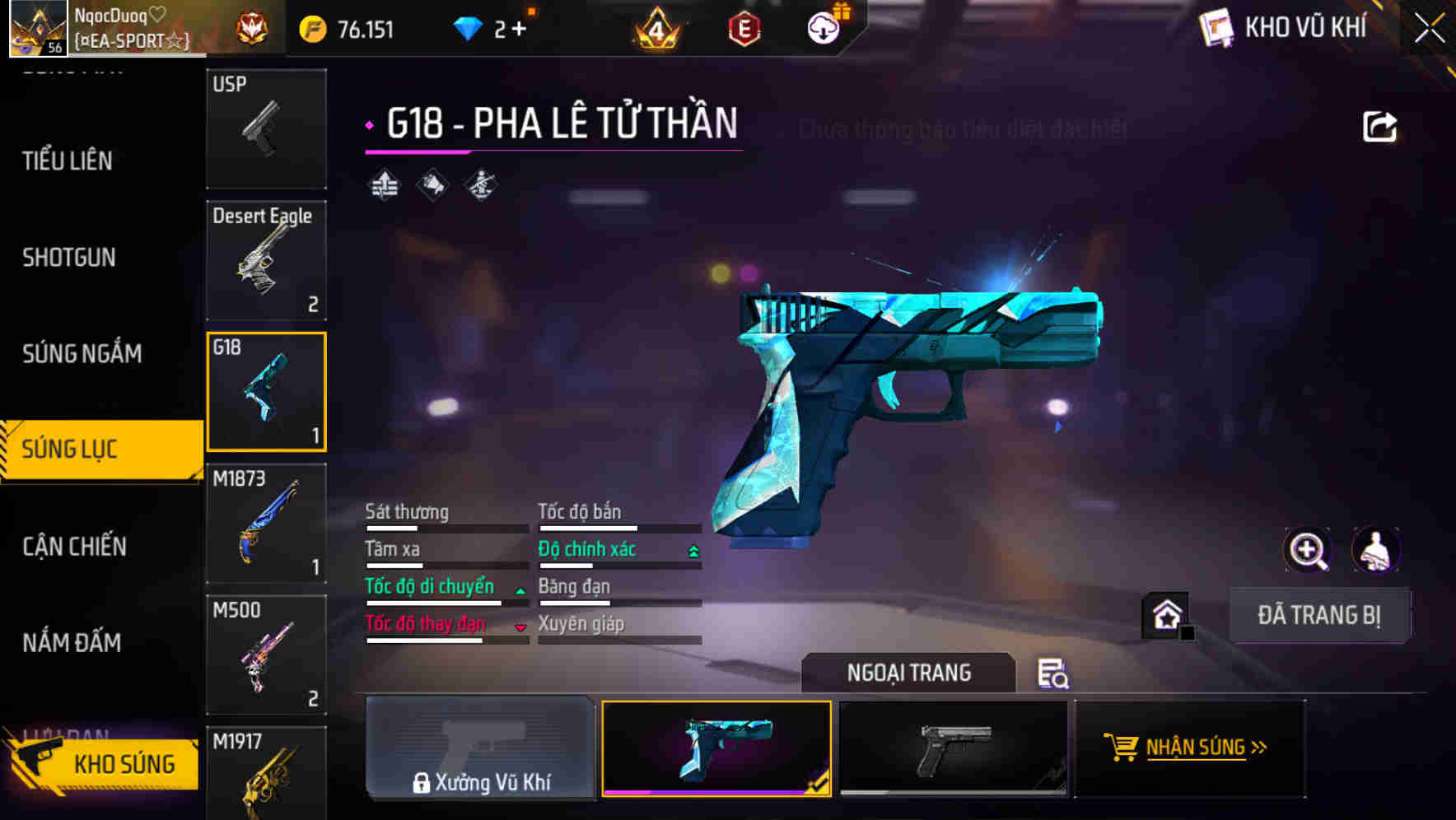Switch to the NGOẠI TRANG tab

point(908,672)
